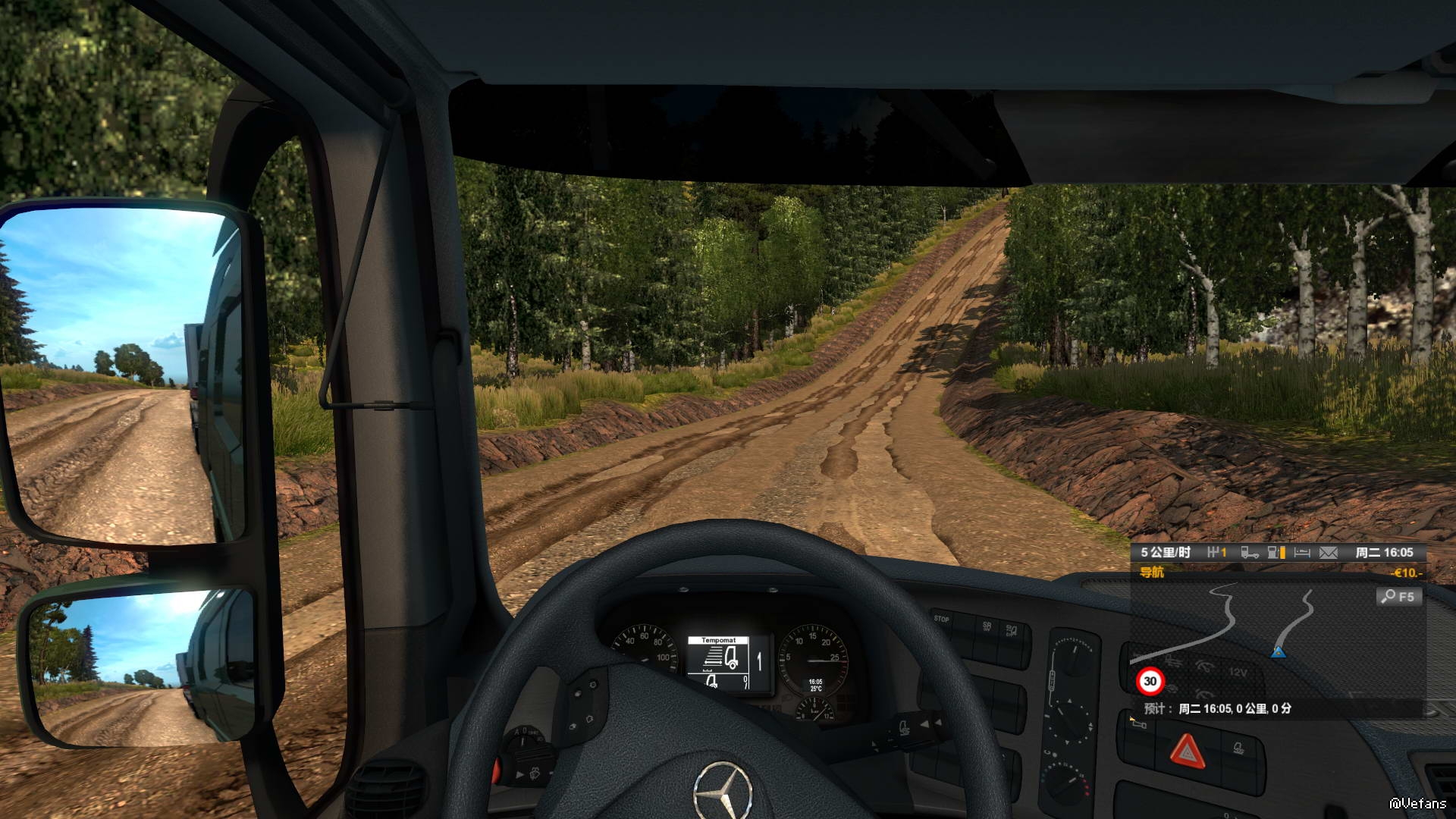The width and height of the screenshot is (1456, 819).
Task: Select the blue player arrow on minimap
Action: 1278,651
